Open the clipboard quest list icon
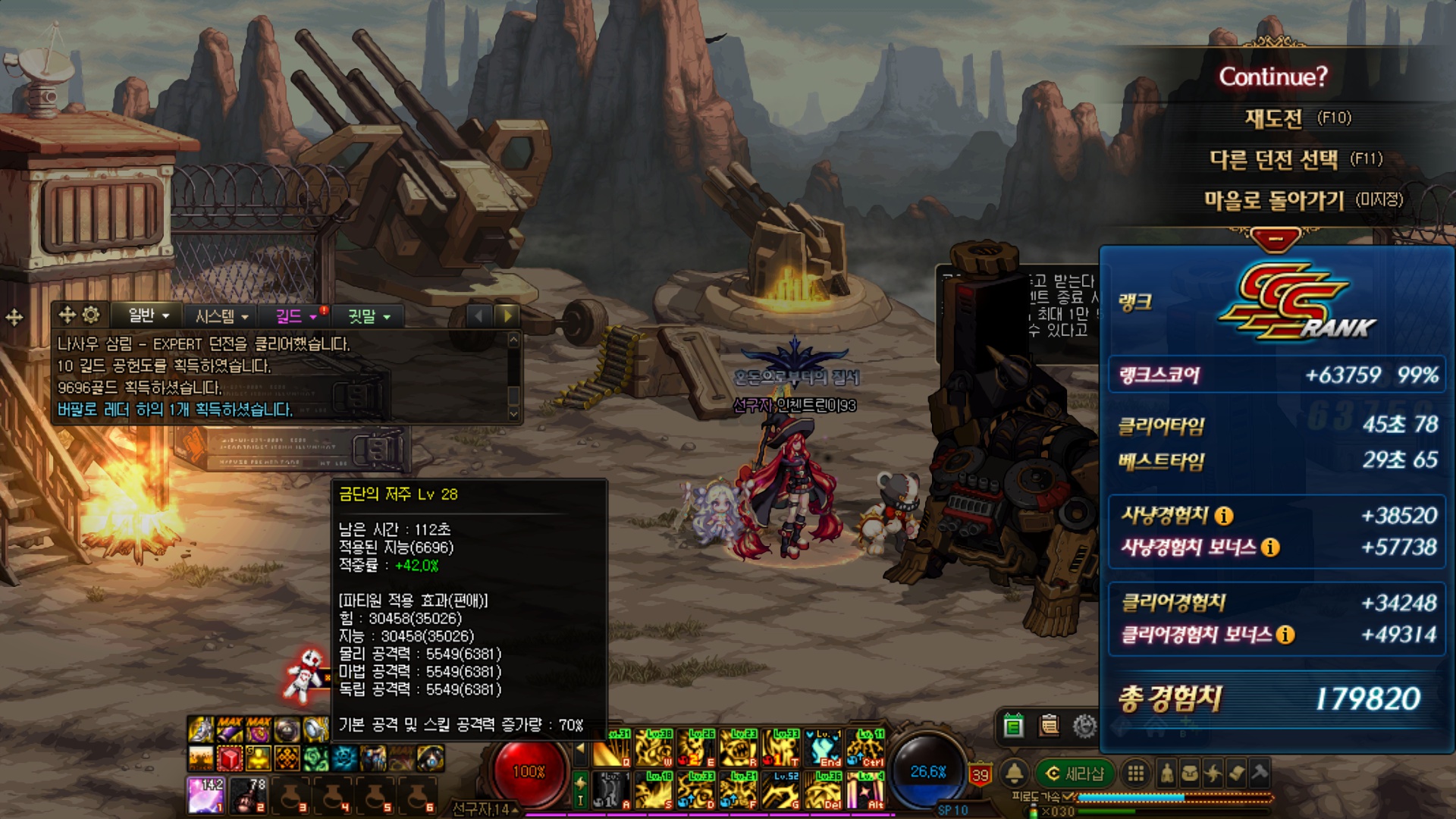The image size is (1456, 819). [x=1050, y=726]
